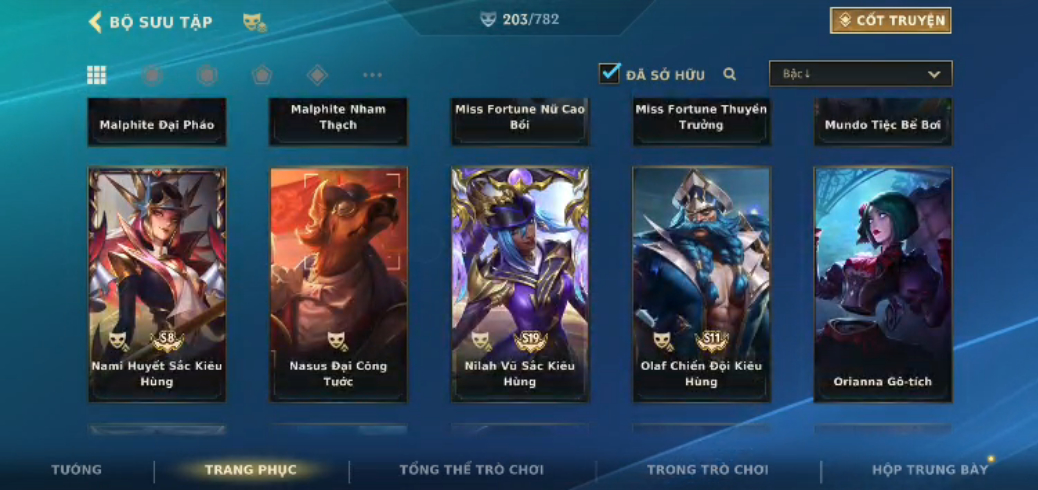1038x490 pixels.
Task: Select the Malphite Đại Pháo skin
Action: point(157,123)
